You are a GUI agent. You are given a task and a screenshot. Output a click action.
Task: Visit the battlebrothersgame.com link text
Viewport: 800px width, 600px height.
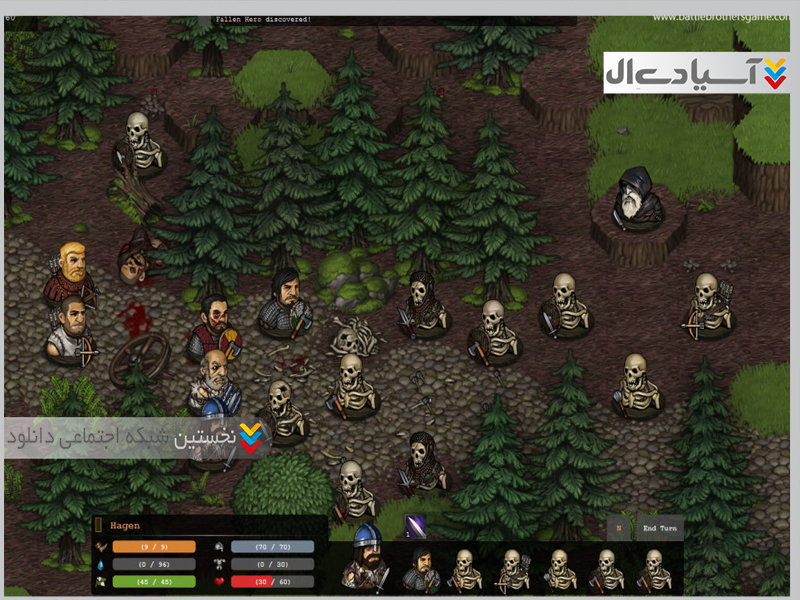point(719,16)
